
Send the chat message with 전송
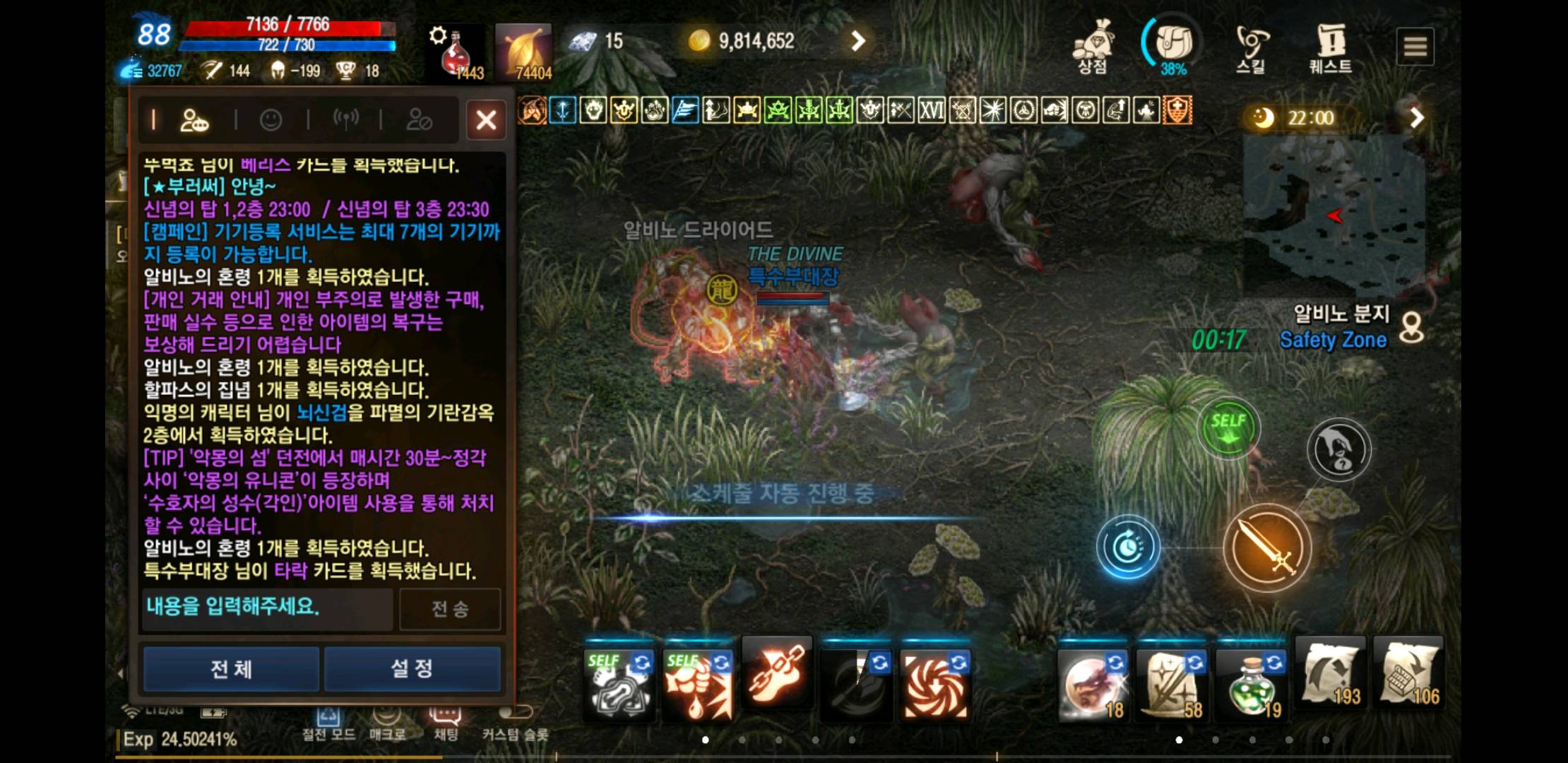point(450,608)
